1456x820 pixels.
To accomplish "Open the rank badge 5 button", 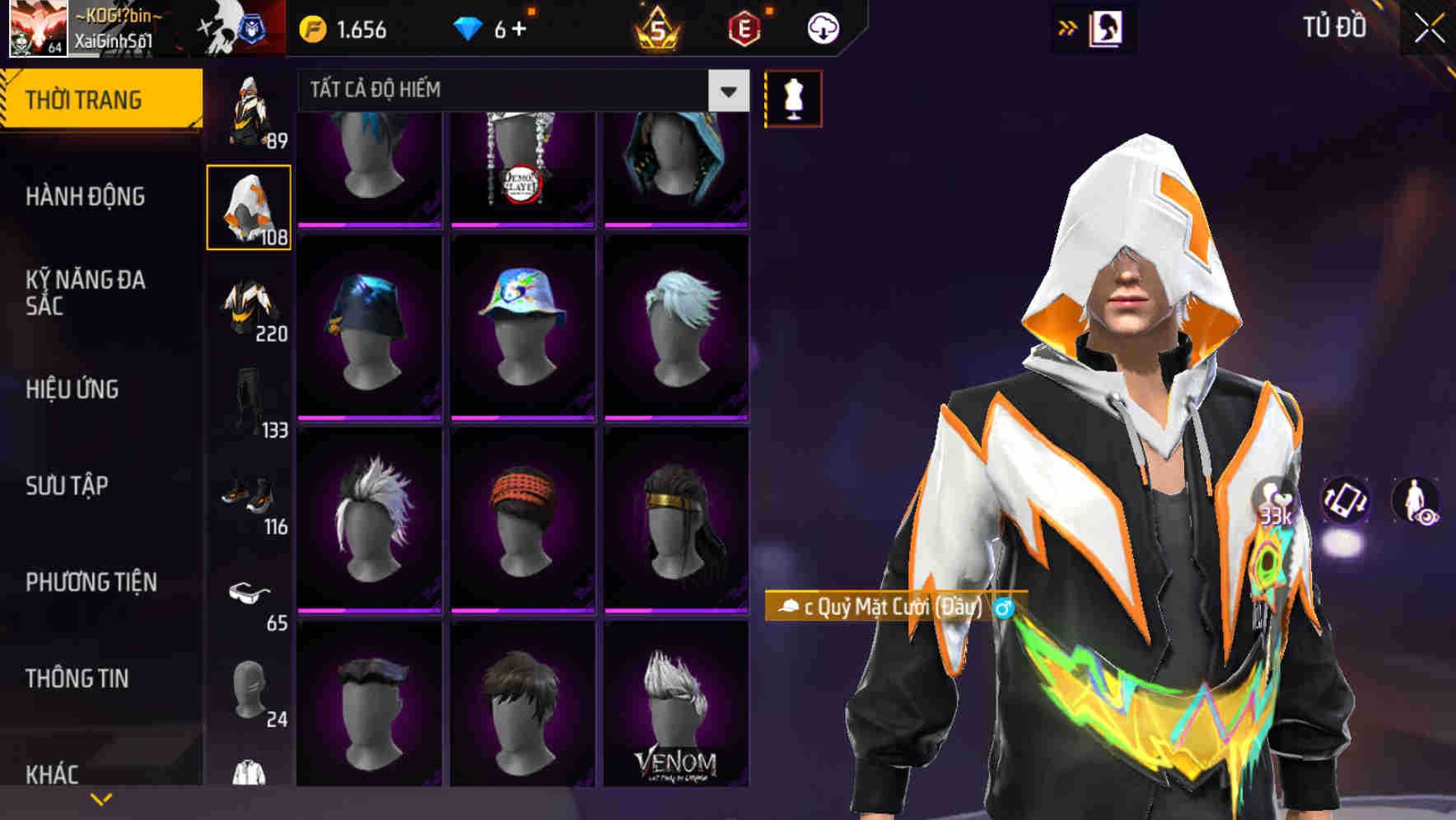I will (x=659, y=27).
